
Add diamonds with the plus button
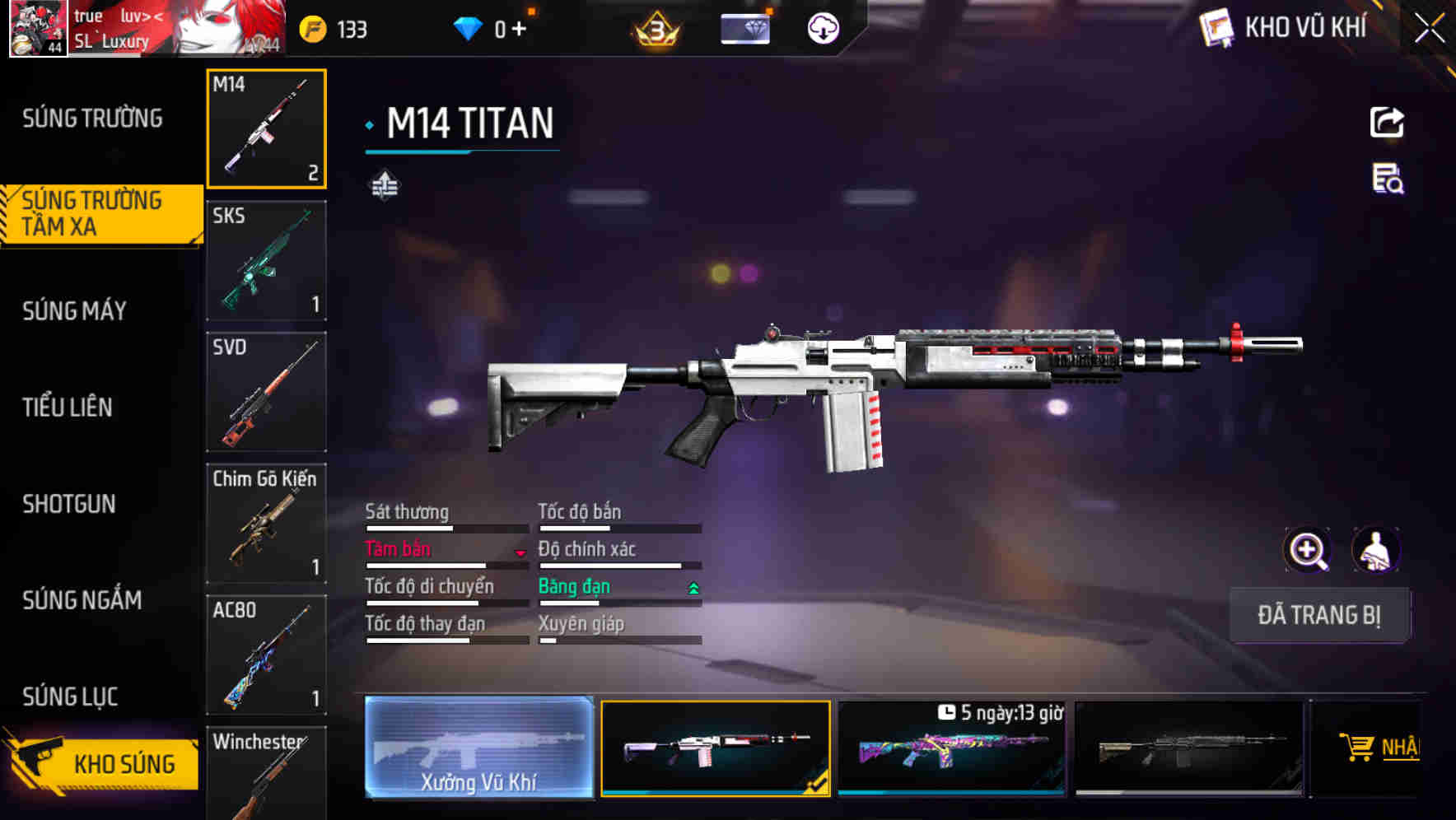(x=519, y=30)
